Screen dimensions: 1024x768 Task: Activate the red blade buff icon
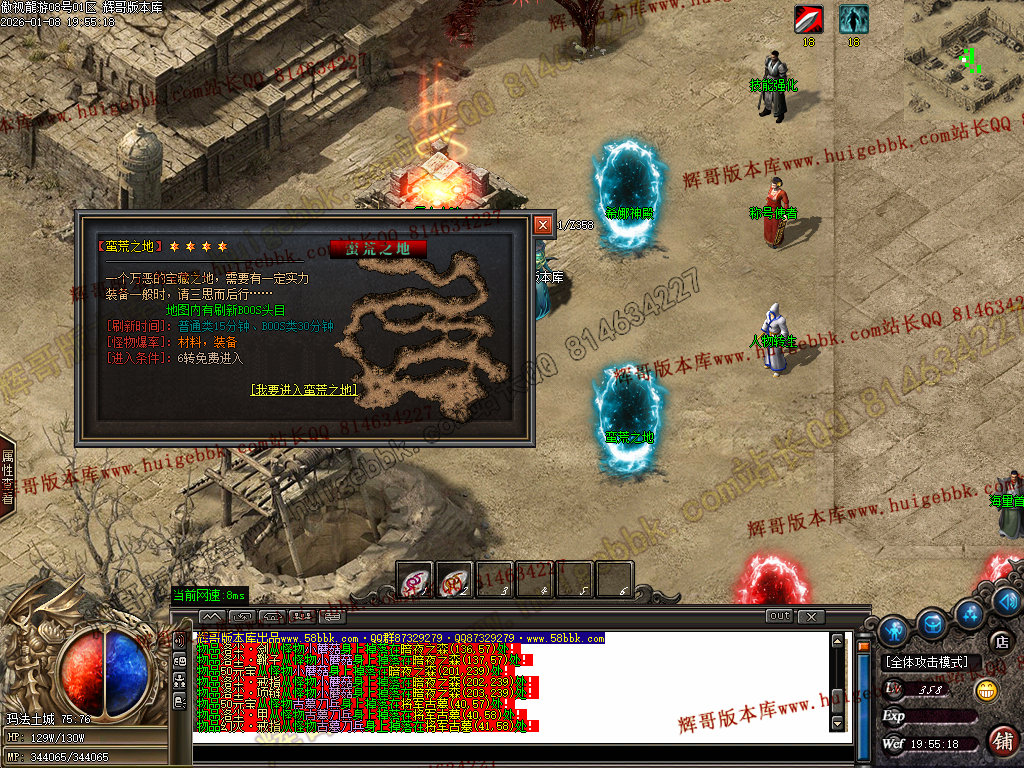(x=809, y=19)
